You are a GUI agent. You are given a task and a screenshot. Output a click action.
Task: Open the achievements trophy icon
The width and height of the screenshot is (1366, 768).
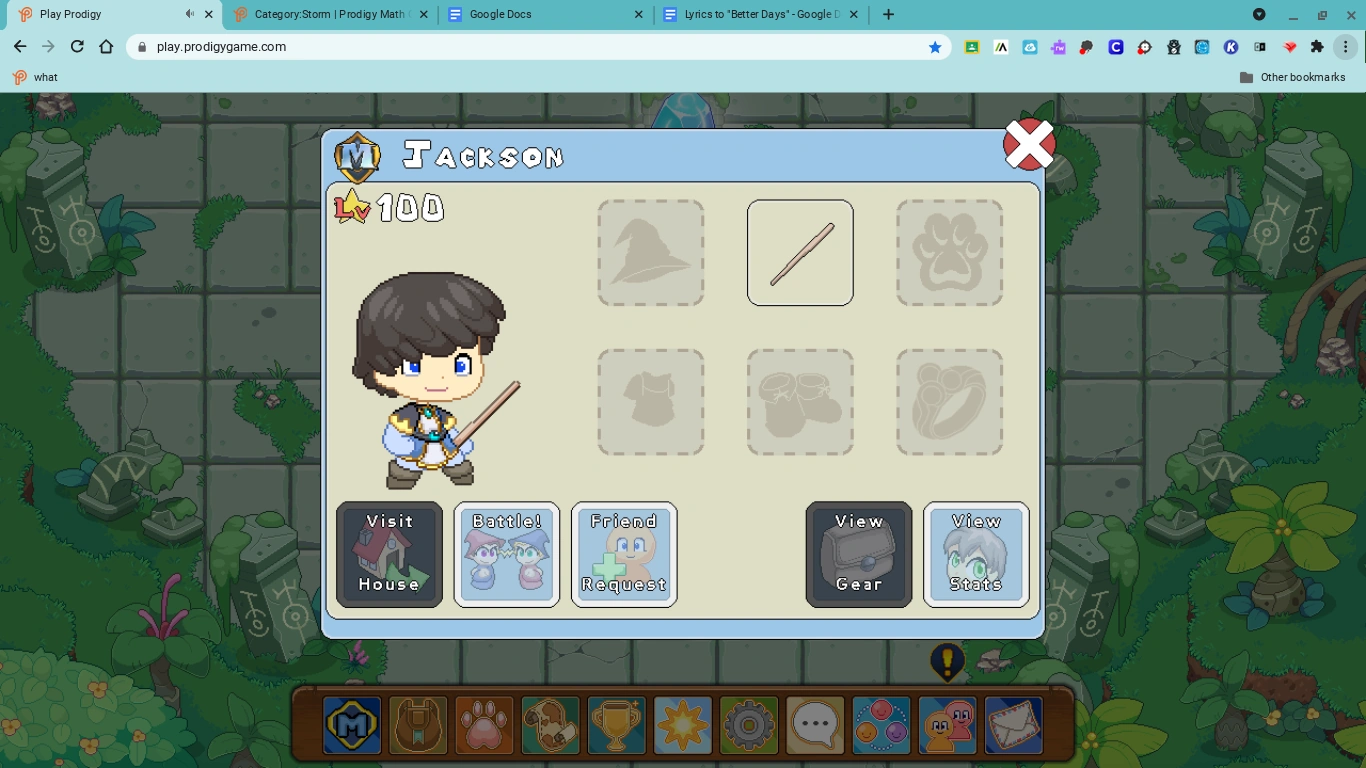(617, 725)
